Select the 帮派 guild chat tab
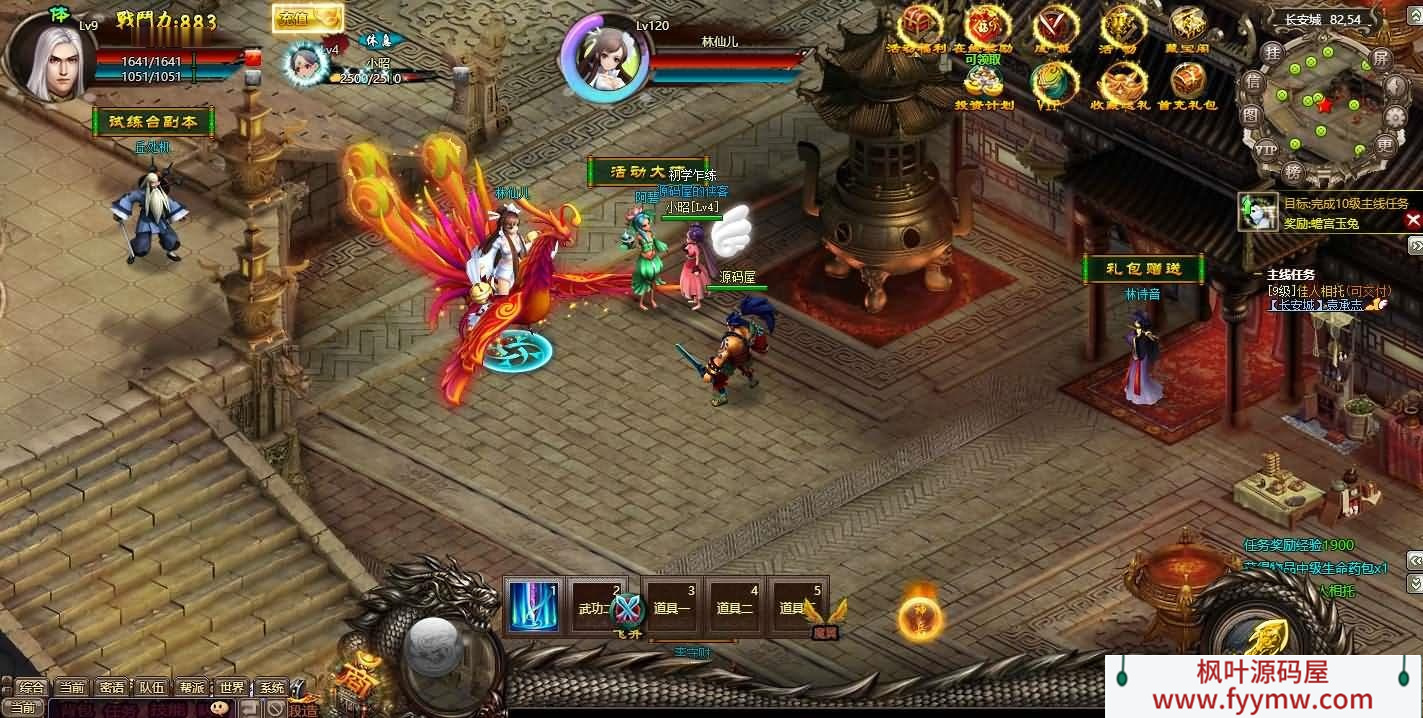This screenshot has width=1423, height=718. [x=192, y=687]
